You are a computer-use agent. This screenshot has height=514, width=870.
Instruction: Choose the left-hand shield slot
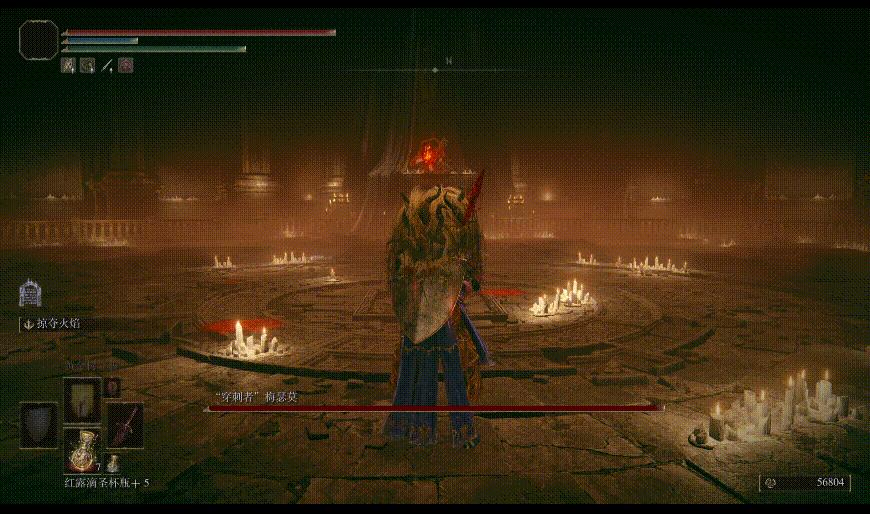click(x=39, y=423)
